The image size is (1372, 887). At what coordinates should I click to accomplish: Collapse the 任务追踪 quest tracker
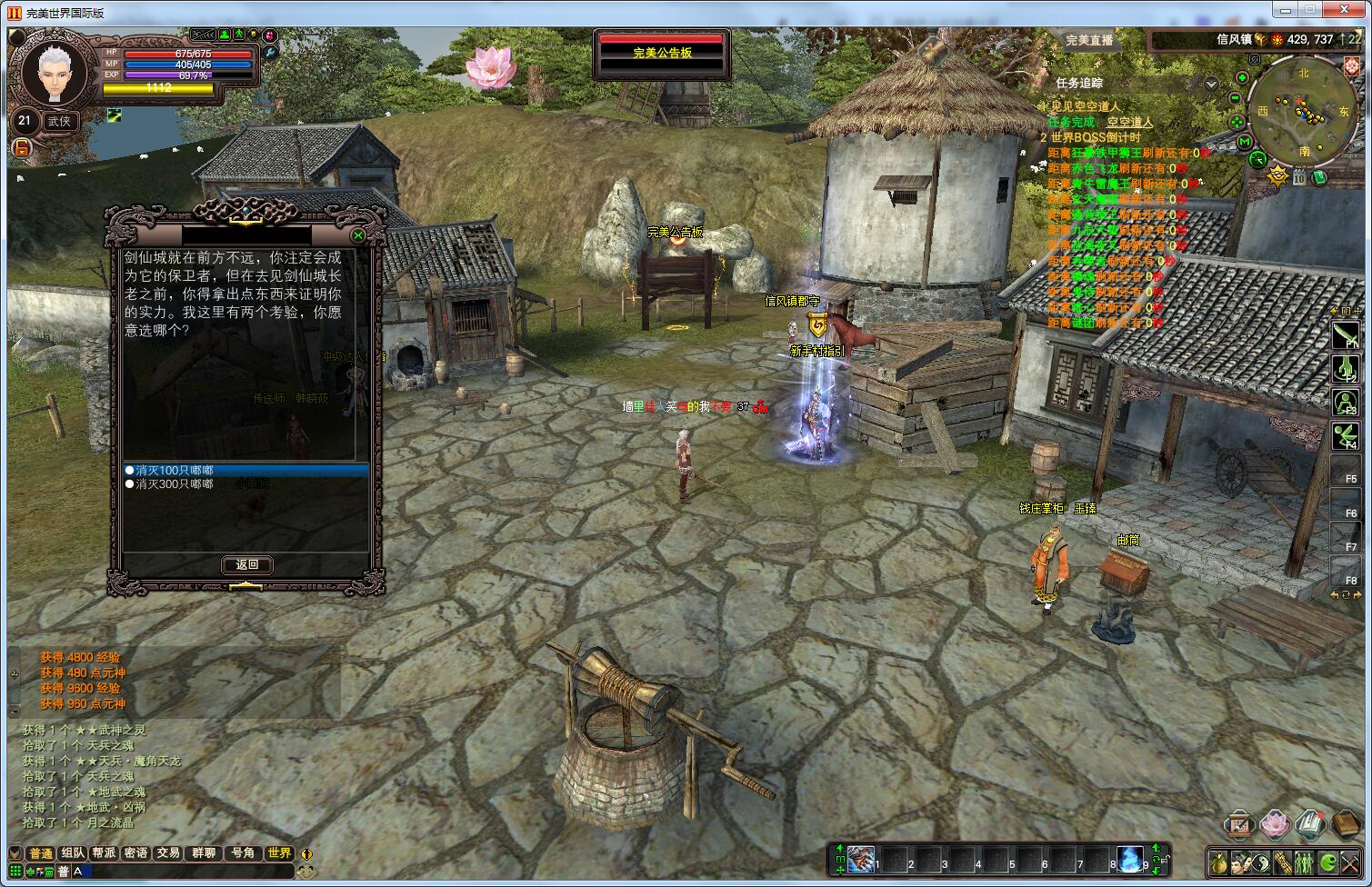1211,83
